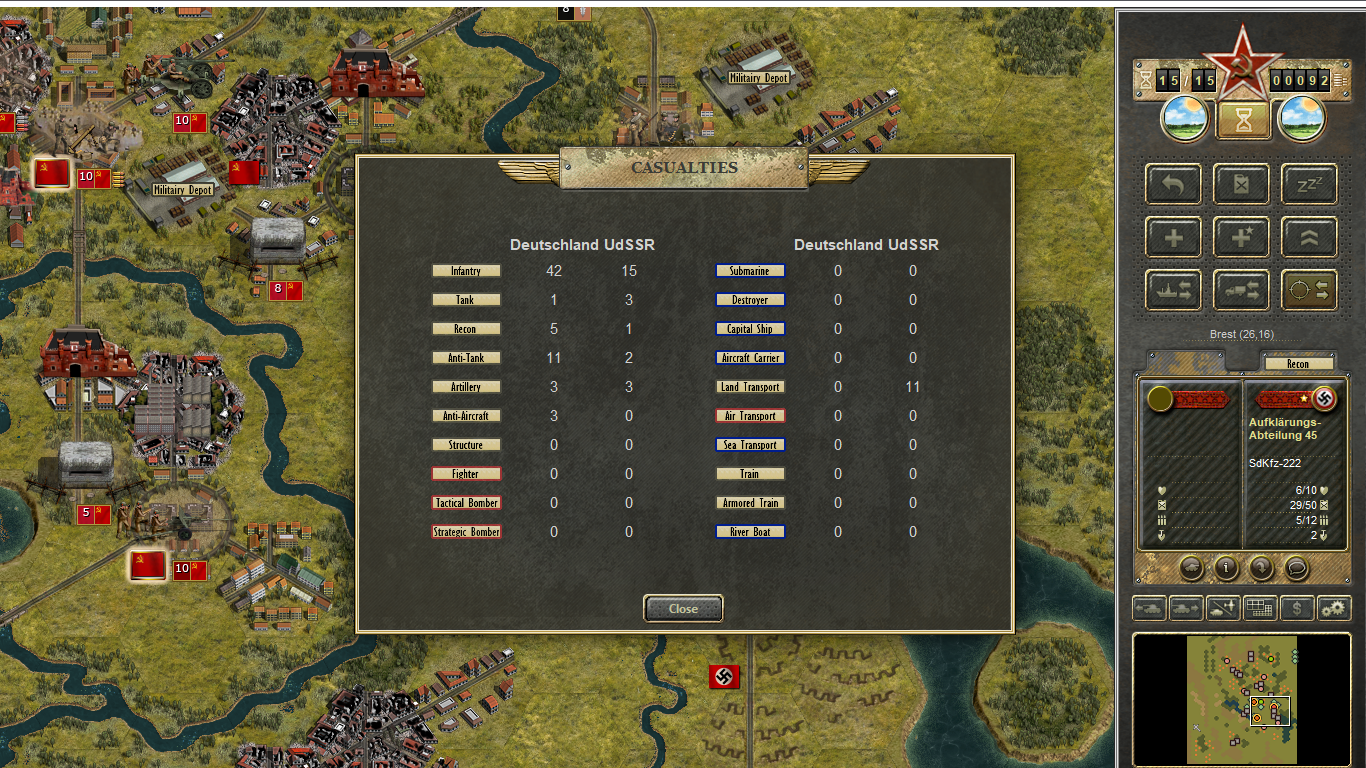The height and width of the screenshot is (768, 1366).
Task: Click the plus-with-star elite replacements button
Action: (1242, 238)
